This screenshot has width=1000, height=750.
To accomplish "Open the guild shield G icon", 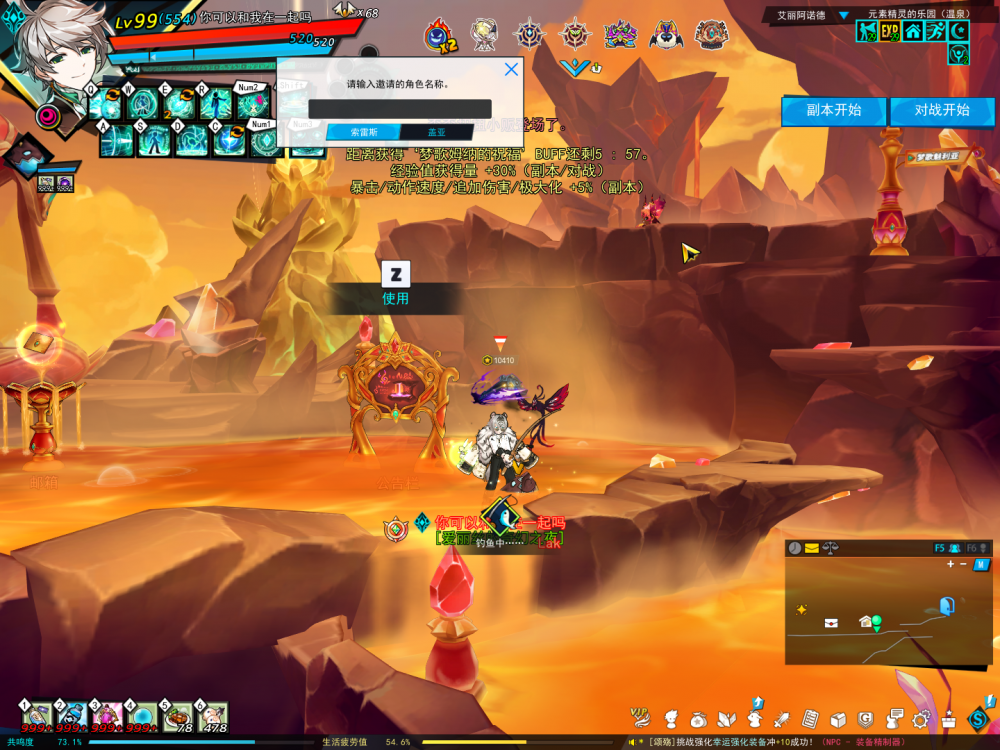I will (866, 718).
